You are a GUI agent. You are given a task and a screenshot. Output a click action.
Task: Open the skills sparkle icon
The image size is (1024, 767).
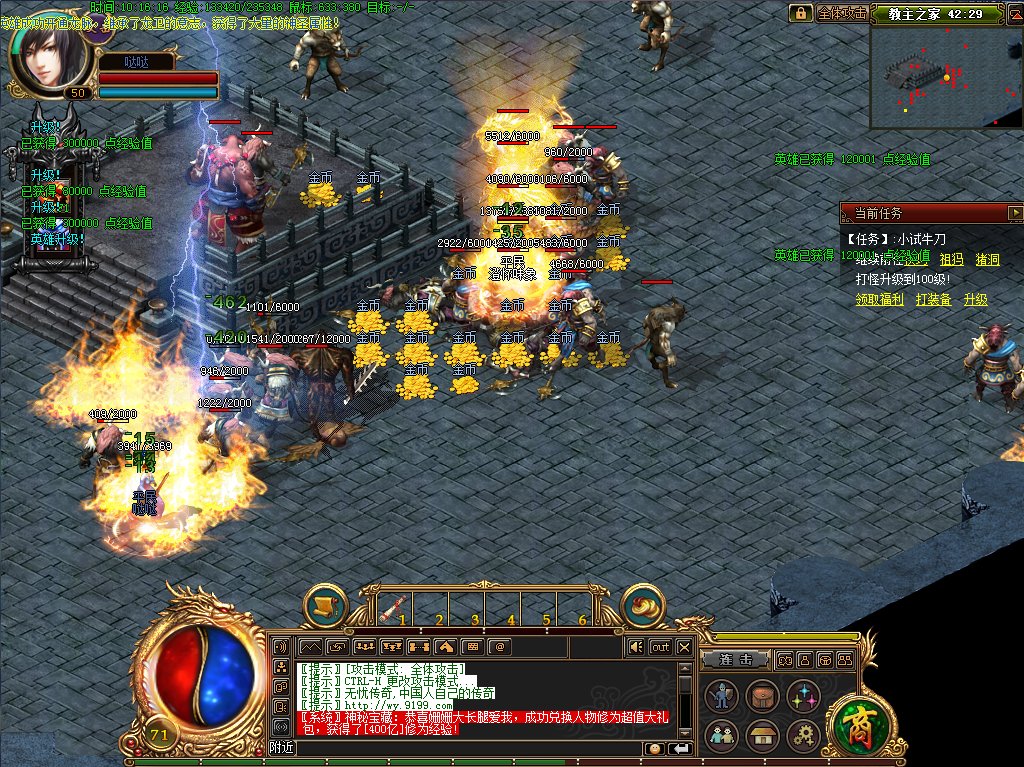point(803,695)
